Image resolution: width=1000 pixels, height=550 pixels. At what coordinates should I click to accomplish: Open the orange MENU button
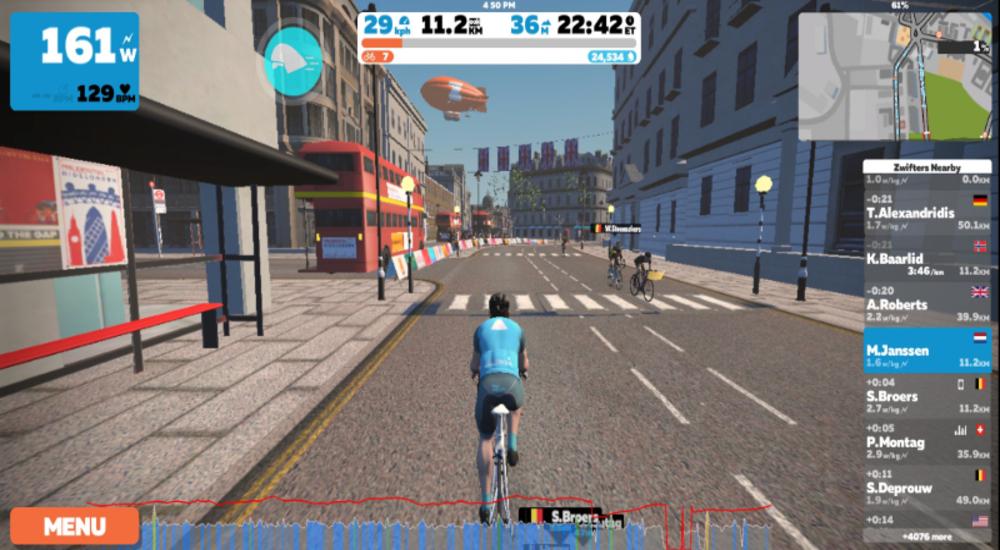click(x=74, y=526)
